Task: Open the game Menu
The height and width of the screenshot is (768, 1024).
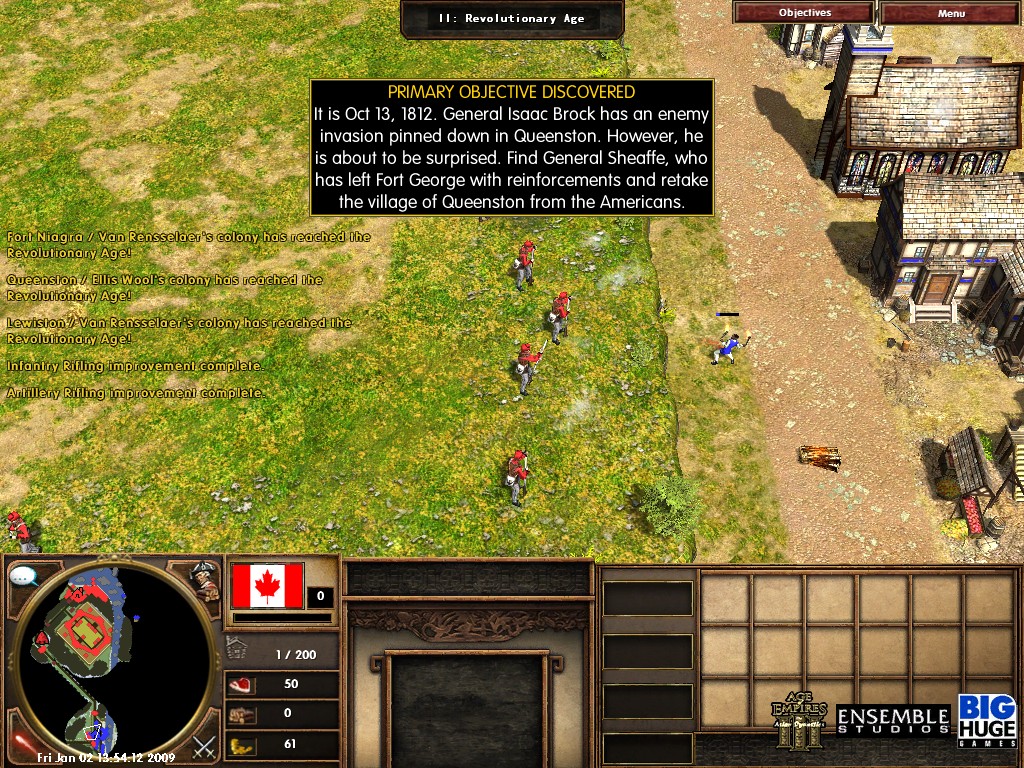Action: click(951, 13)
